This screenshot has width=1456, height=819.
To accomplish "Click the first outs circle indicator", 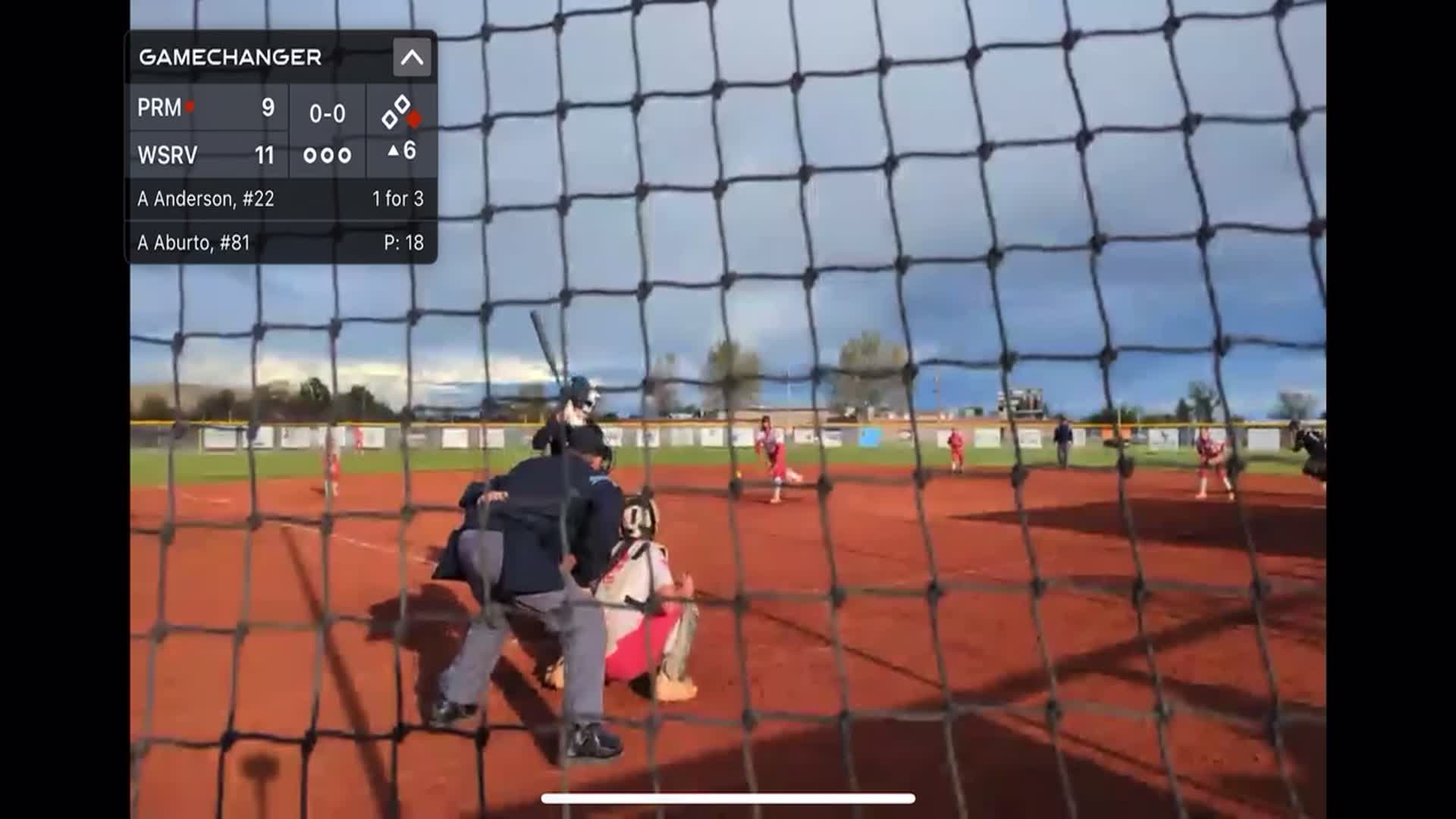I will click(x=310, y=155).
